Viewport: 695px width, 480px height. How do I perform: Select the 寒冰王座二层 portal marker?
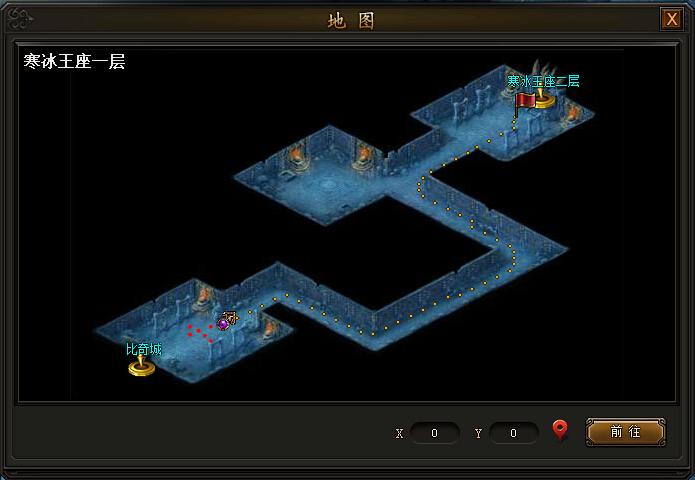(541, 97)
